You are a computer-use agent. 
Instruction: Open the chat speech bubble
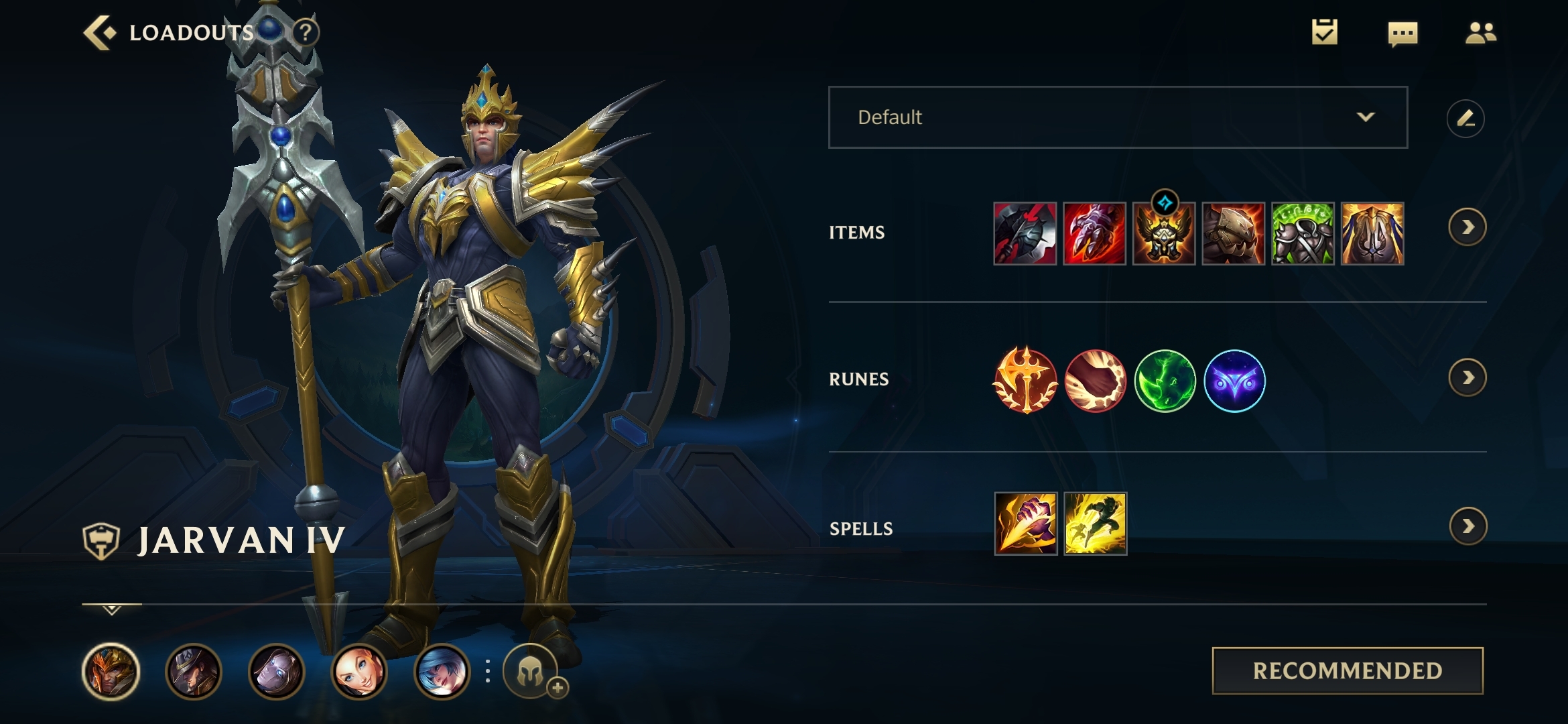[1402, 34]
